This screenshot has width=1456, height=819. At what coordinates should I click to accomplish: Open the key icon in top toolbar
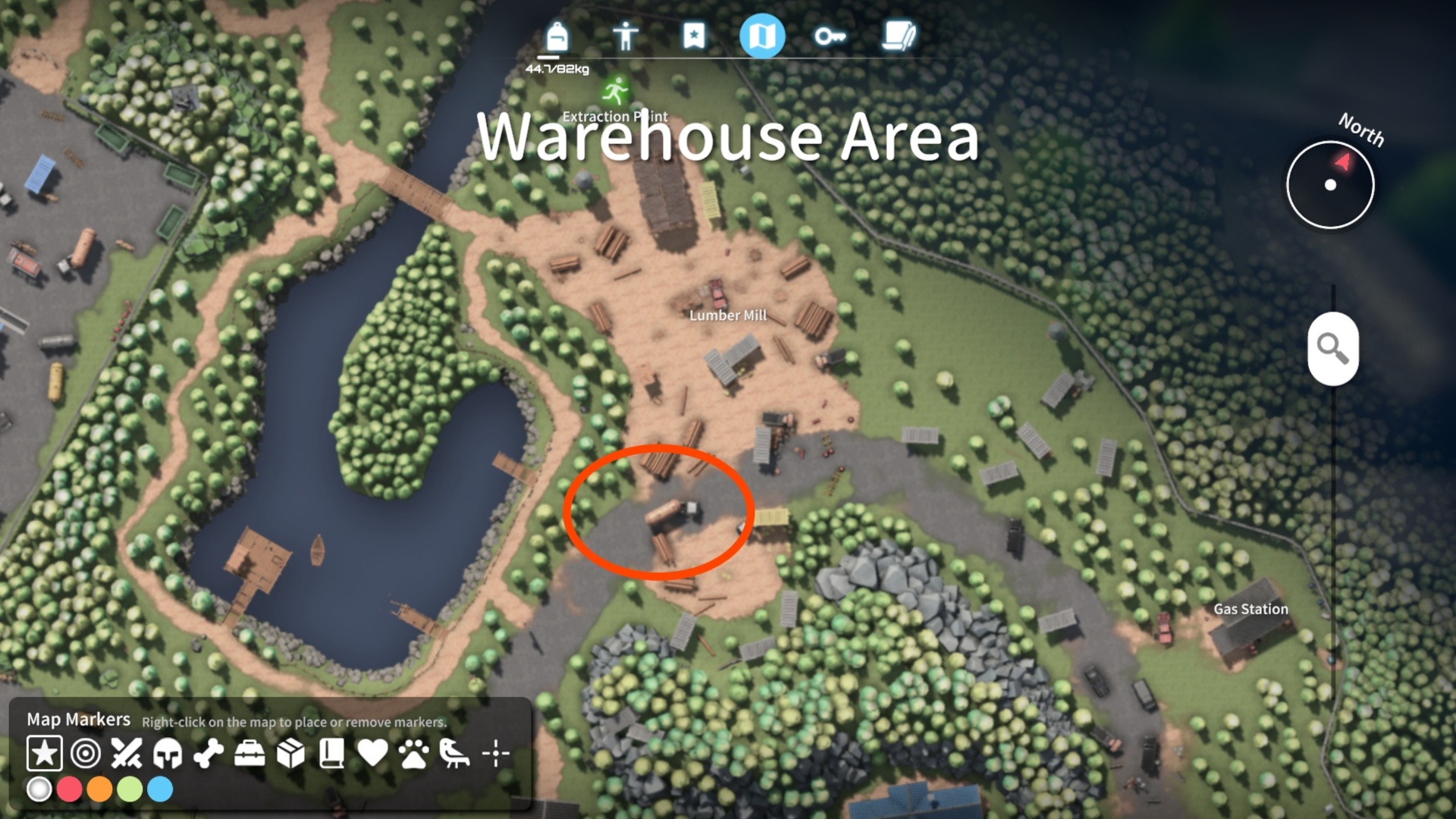click(831, 34)
